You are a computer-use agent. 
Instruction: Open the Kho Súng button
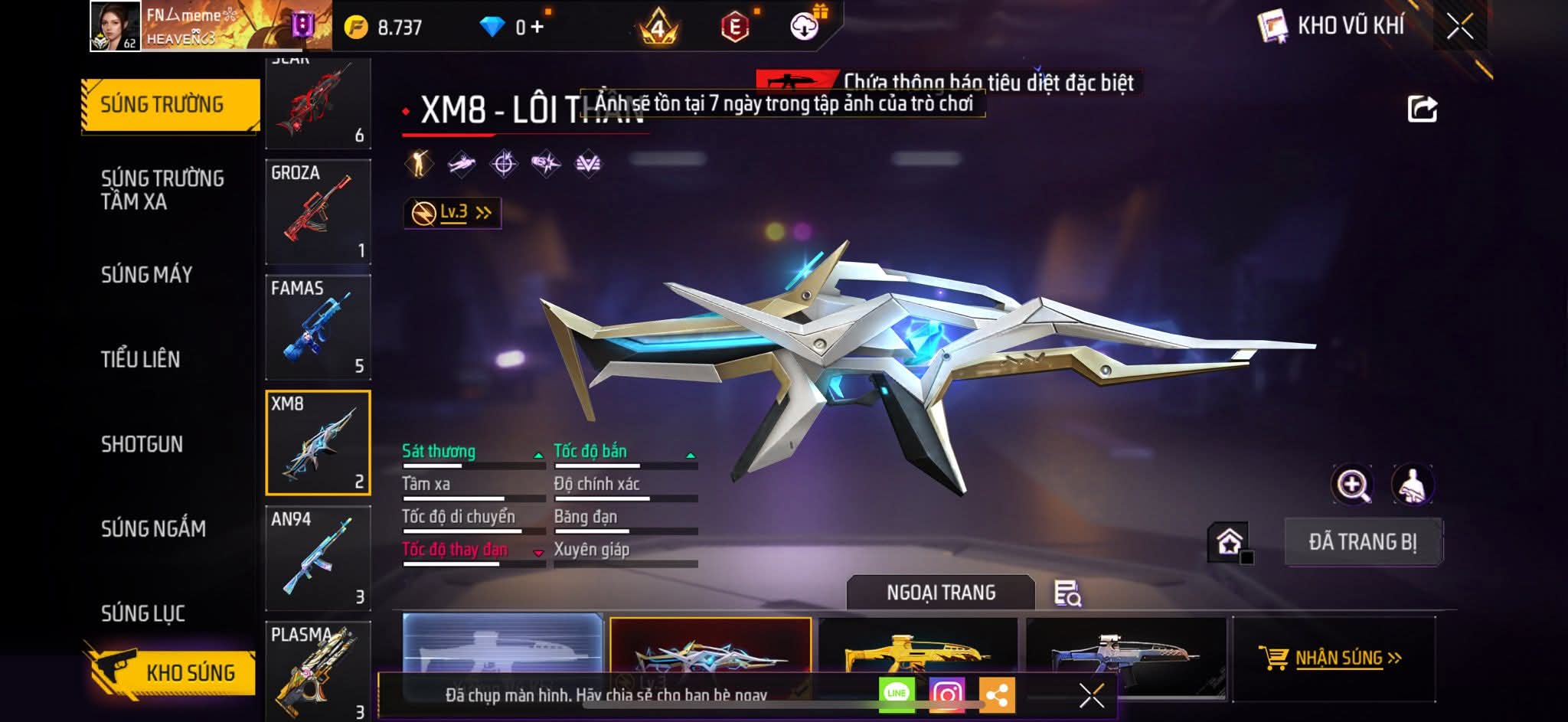pos(175,672)
